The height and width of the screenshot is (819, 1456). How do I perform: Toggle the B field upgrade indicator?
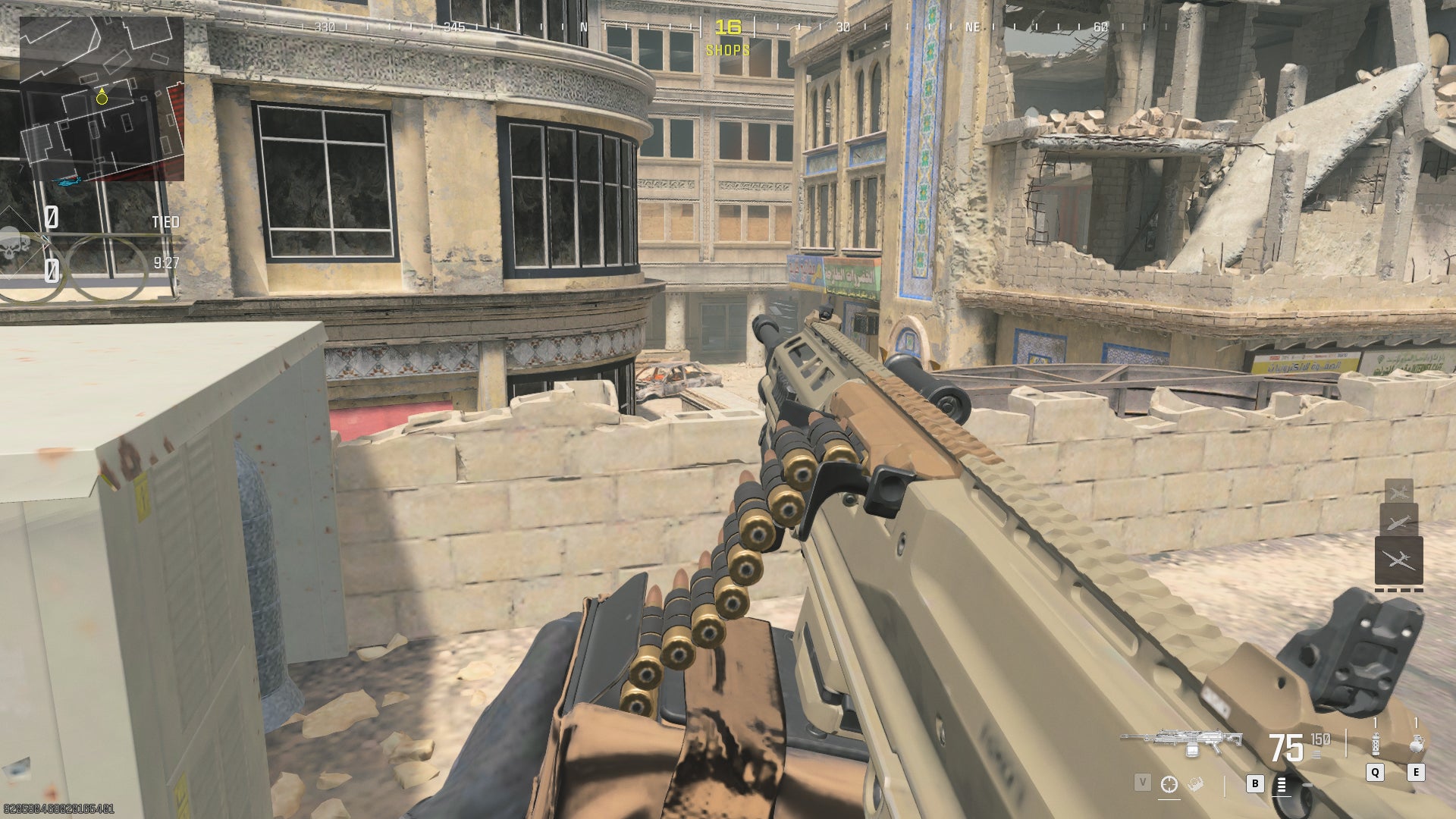point(1255,784)
